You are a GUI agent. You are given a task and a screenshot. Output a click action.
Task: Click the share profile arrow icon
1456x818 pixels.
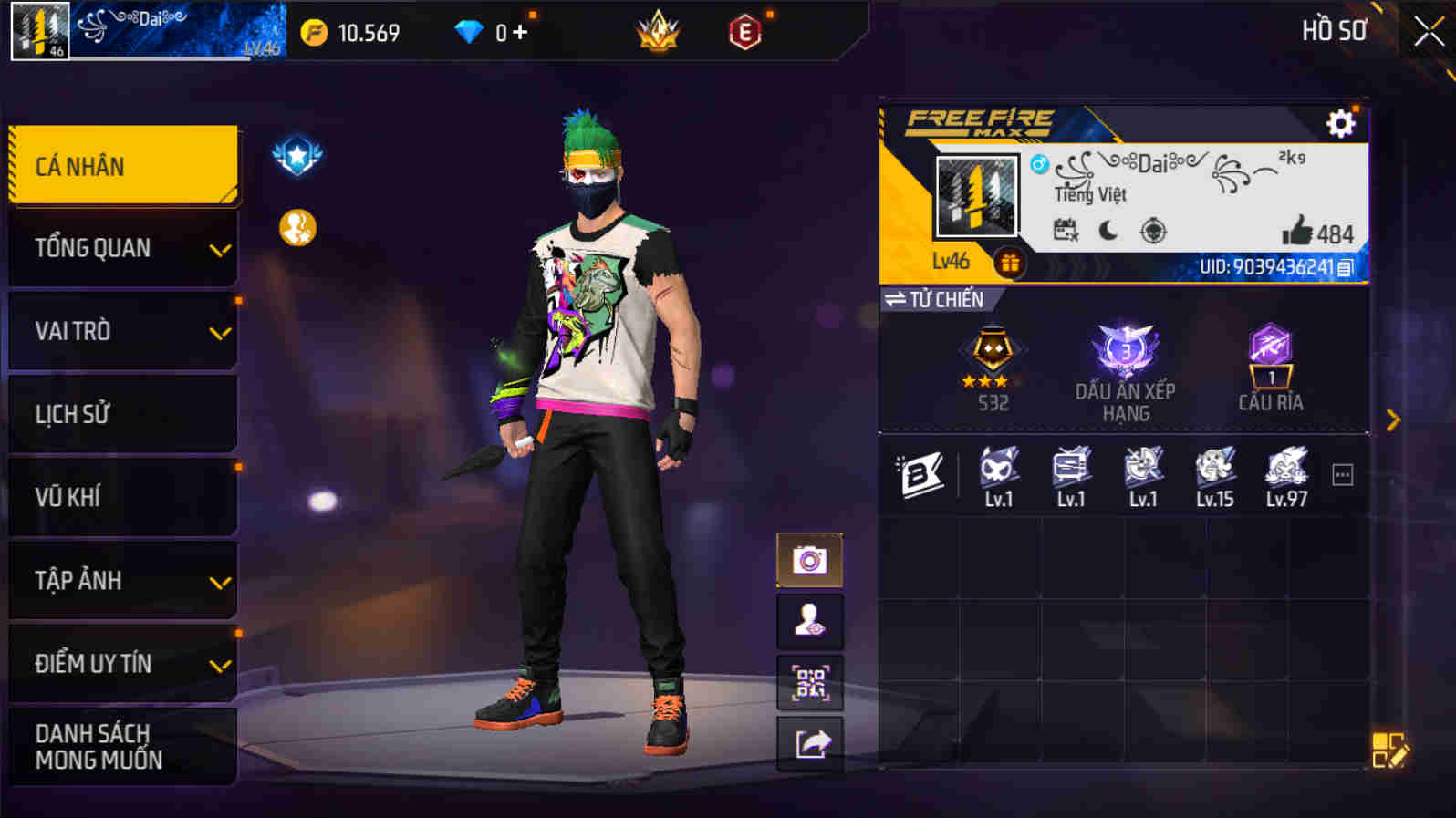click(x=808, y=743)
